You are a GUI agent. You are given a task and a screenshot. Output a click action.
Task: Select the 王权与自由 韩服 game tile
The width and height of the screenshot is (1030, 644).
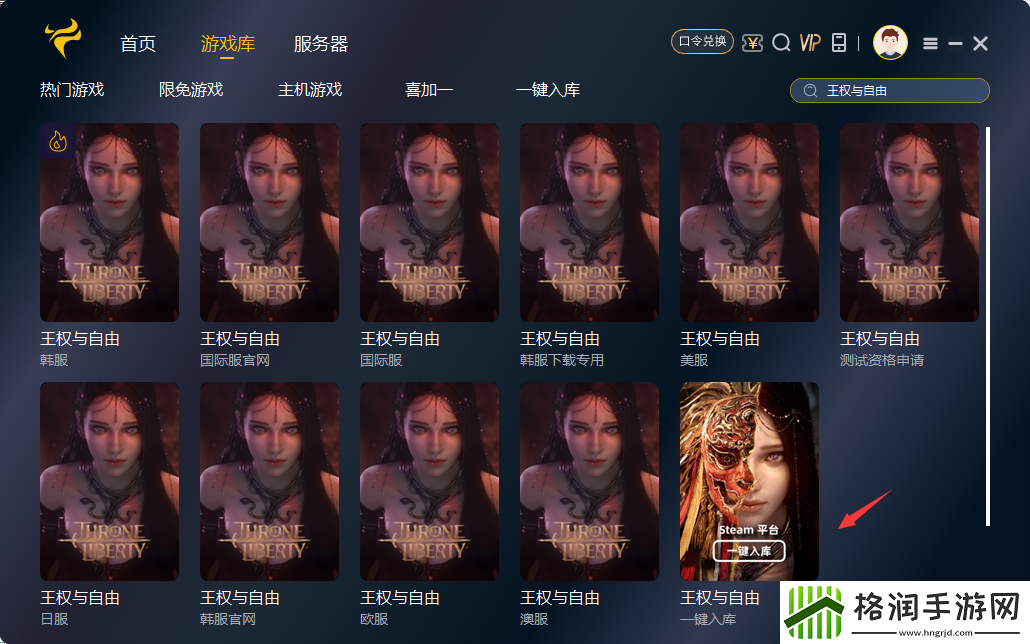pos(109,222)
